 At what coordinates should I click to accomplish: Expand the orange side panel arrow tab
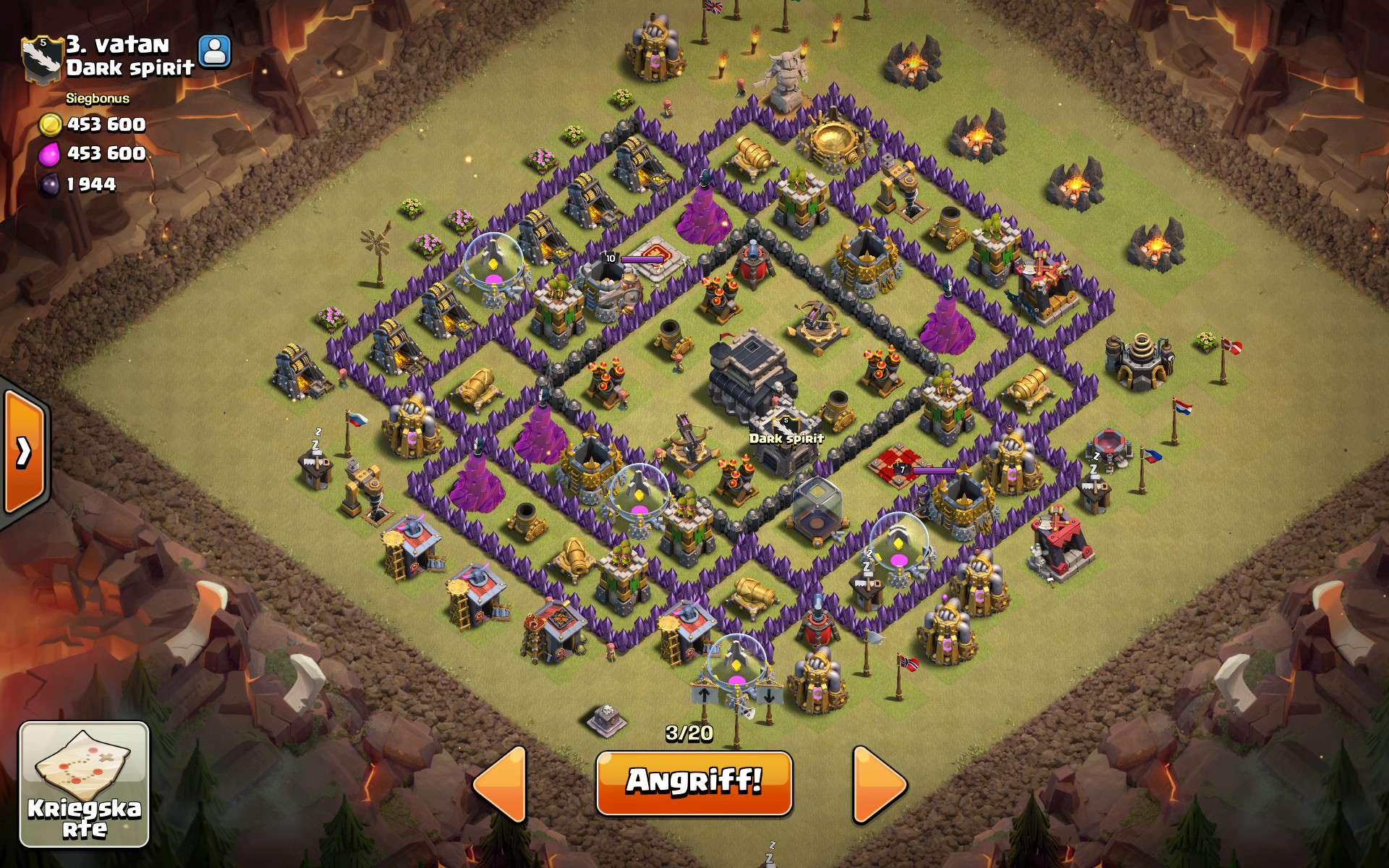tap(24, 452)
